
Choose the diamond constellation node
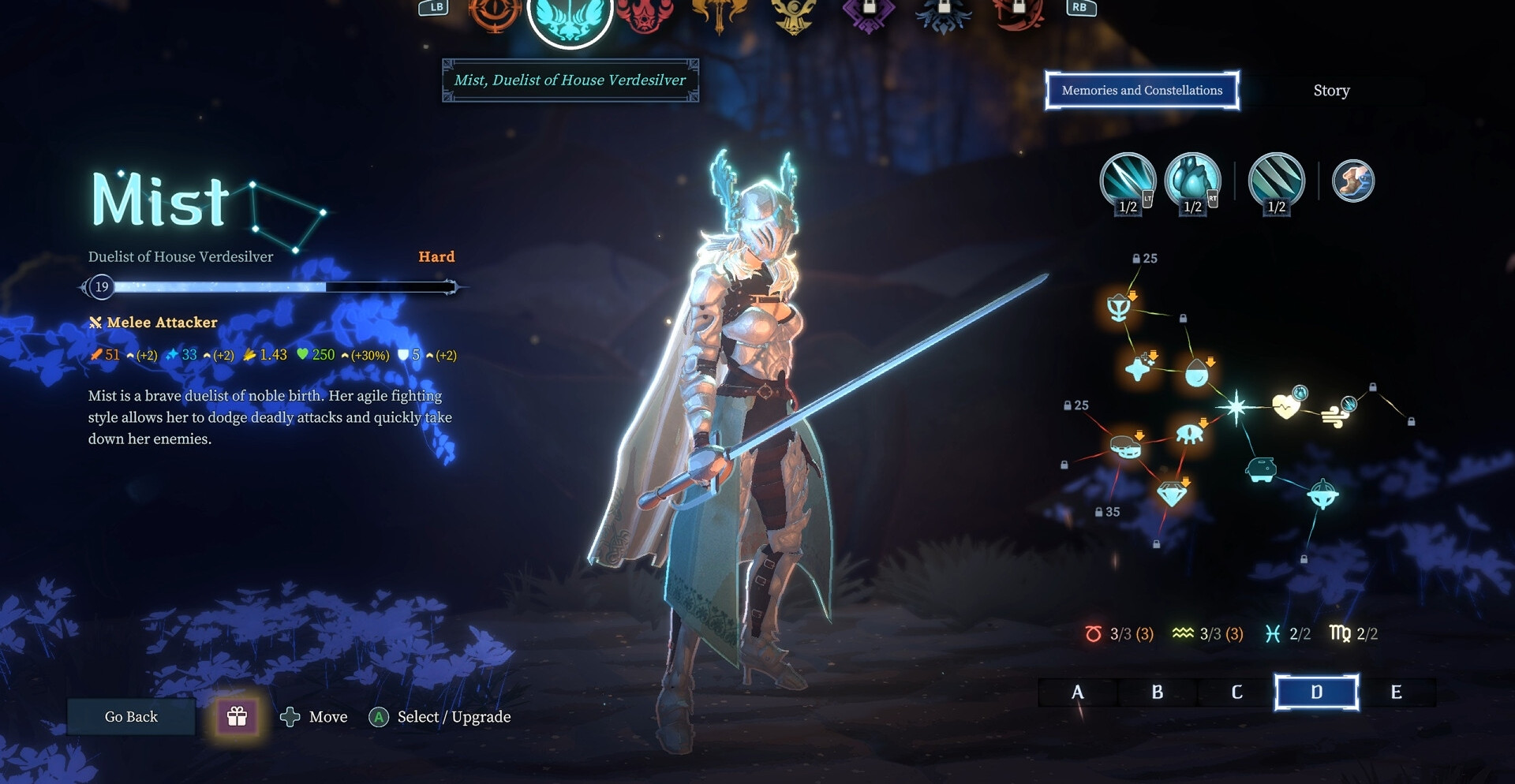pyautogui.click(x=1172, y=494)
